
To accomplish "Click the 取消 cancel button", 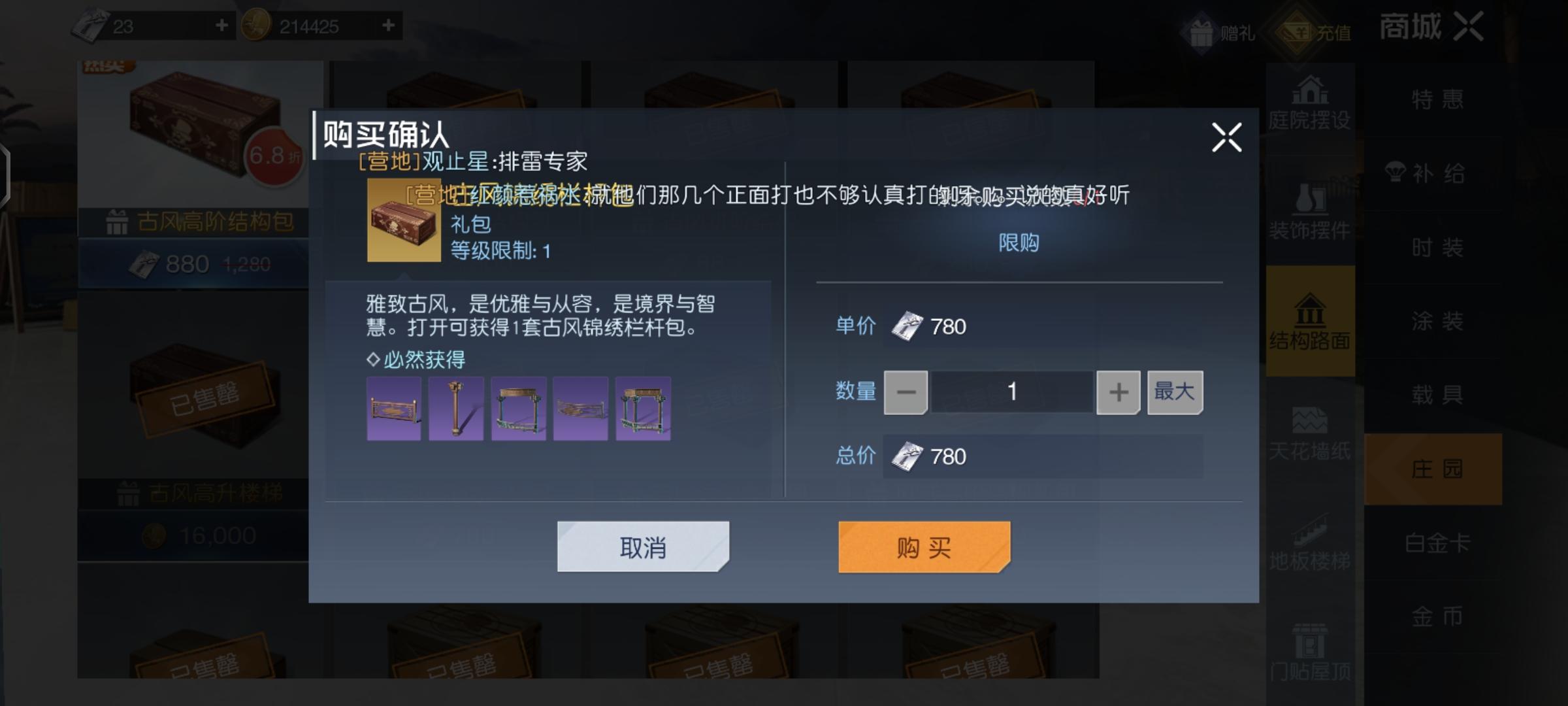I will (642, 546).
